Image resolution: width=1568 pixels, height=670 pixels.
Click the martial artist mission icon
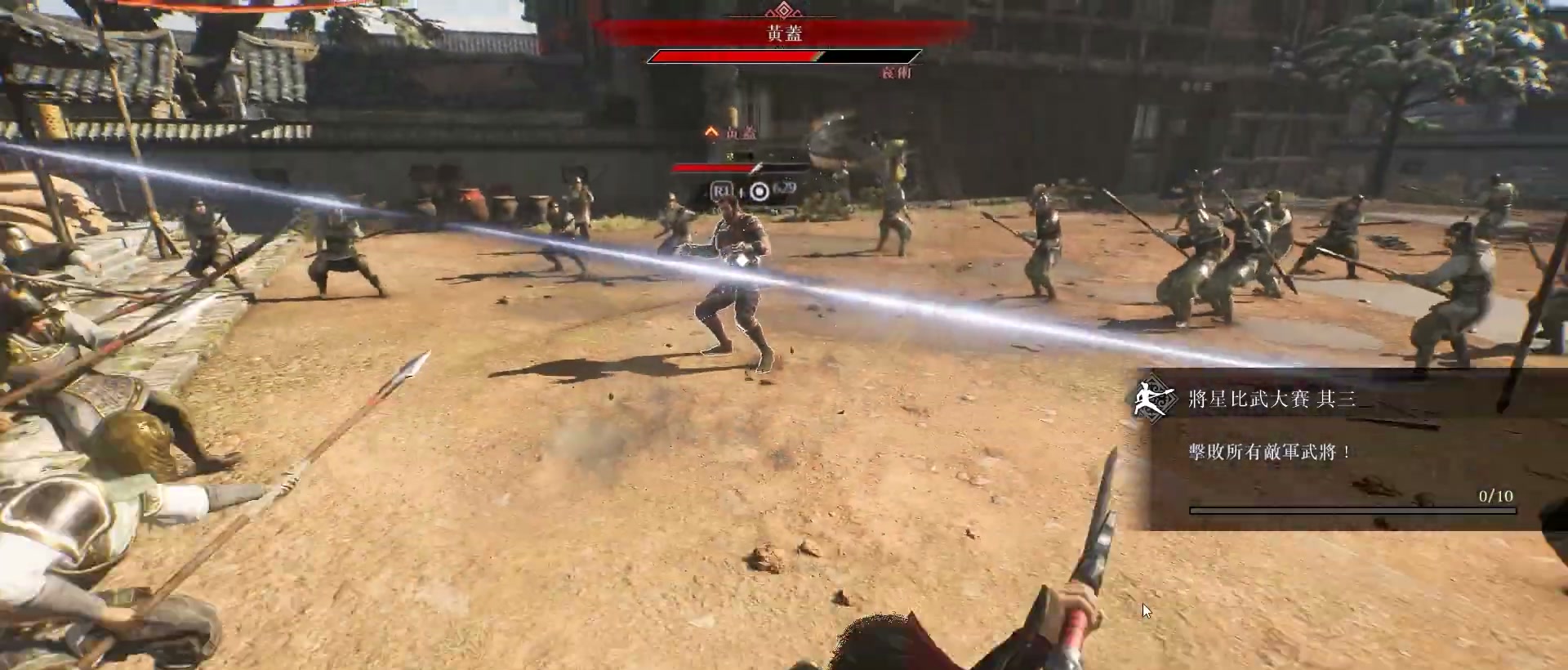(x=1154, y=399)
